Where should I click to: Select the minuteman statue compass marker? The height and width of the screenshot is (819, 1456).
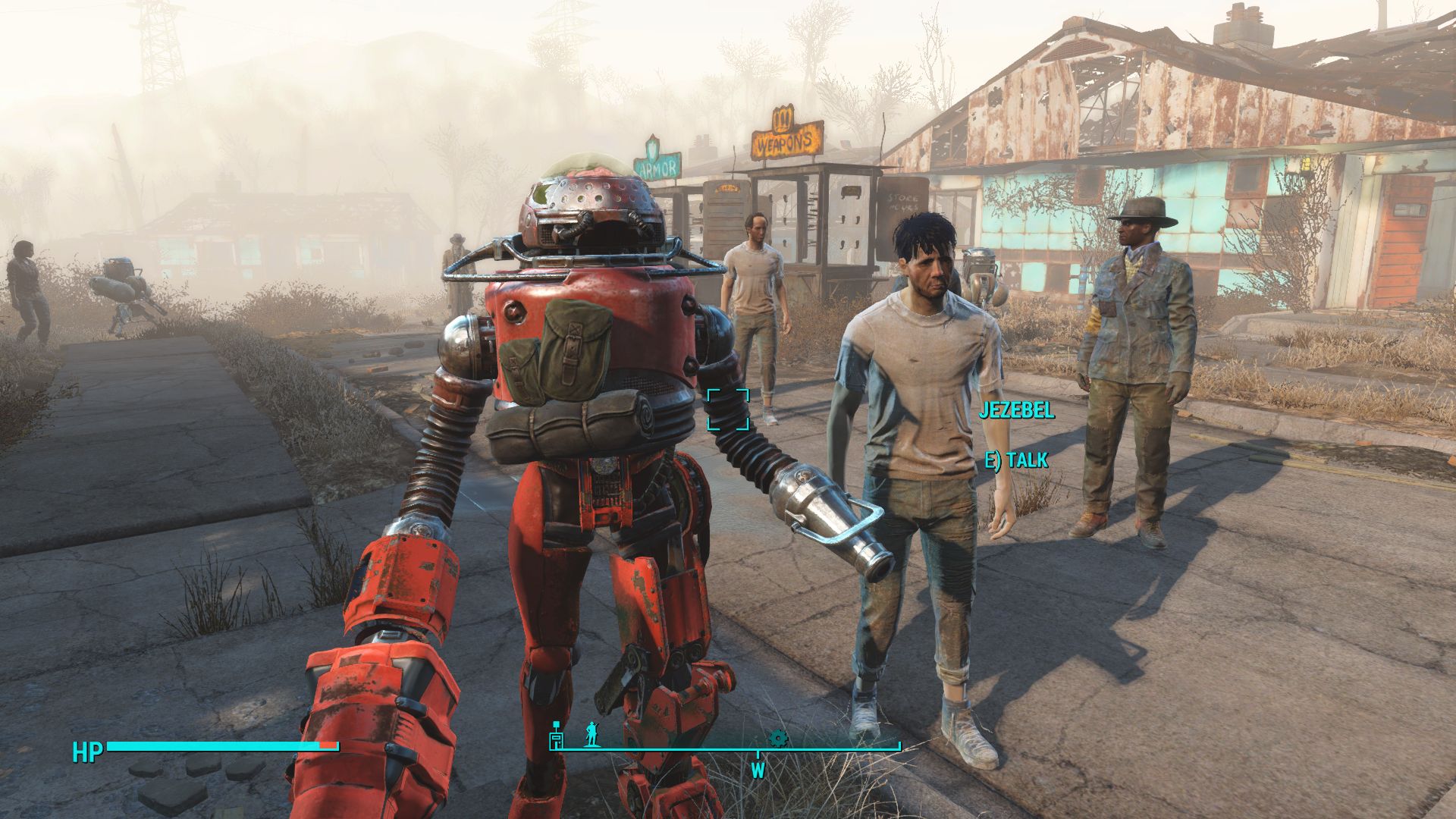tap(591, 734)
